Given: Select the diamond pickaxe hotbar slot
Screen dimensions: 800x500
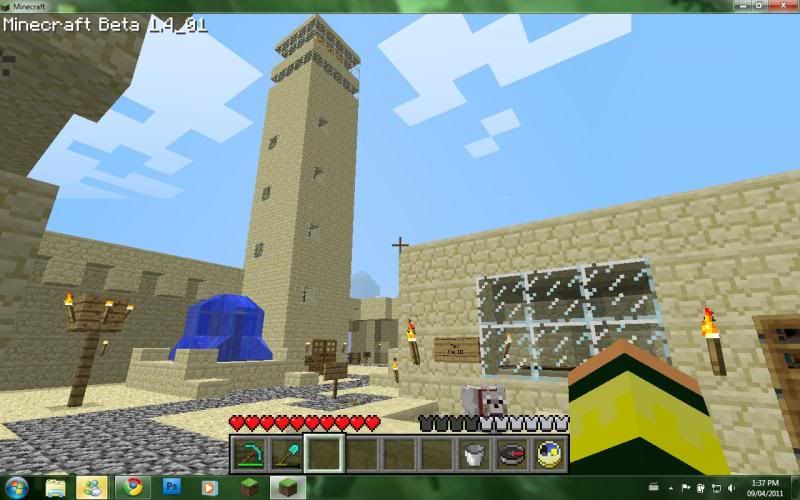Looking at the screenshot, I should tap(249, 453).
